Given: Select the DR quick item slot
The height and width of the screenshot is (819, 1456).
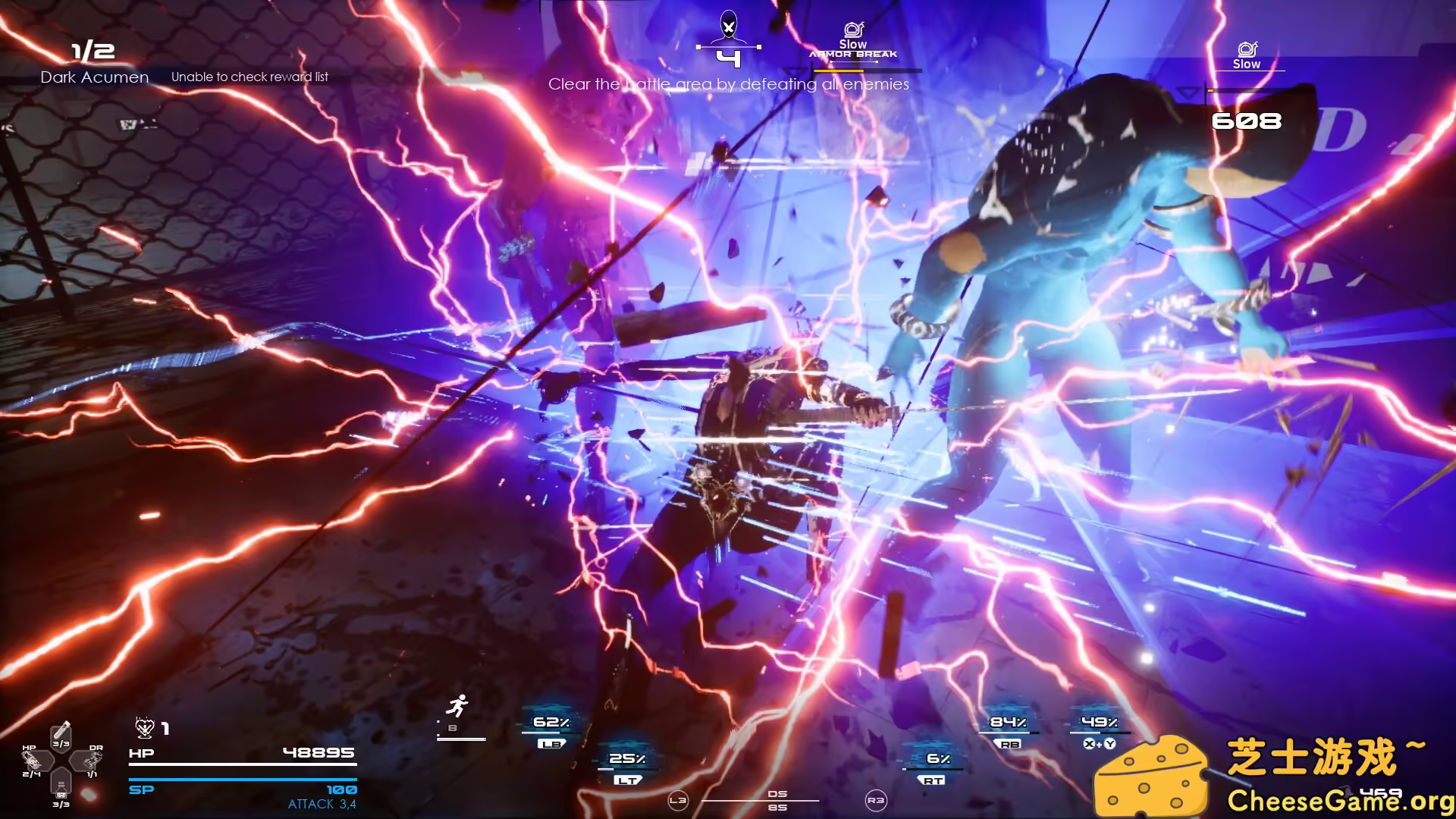Looking at the screenshot, I should tap(92, 760).
